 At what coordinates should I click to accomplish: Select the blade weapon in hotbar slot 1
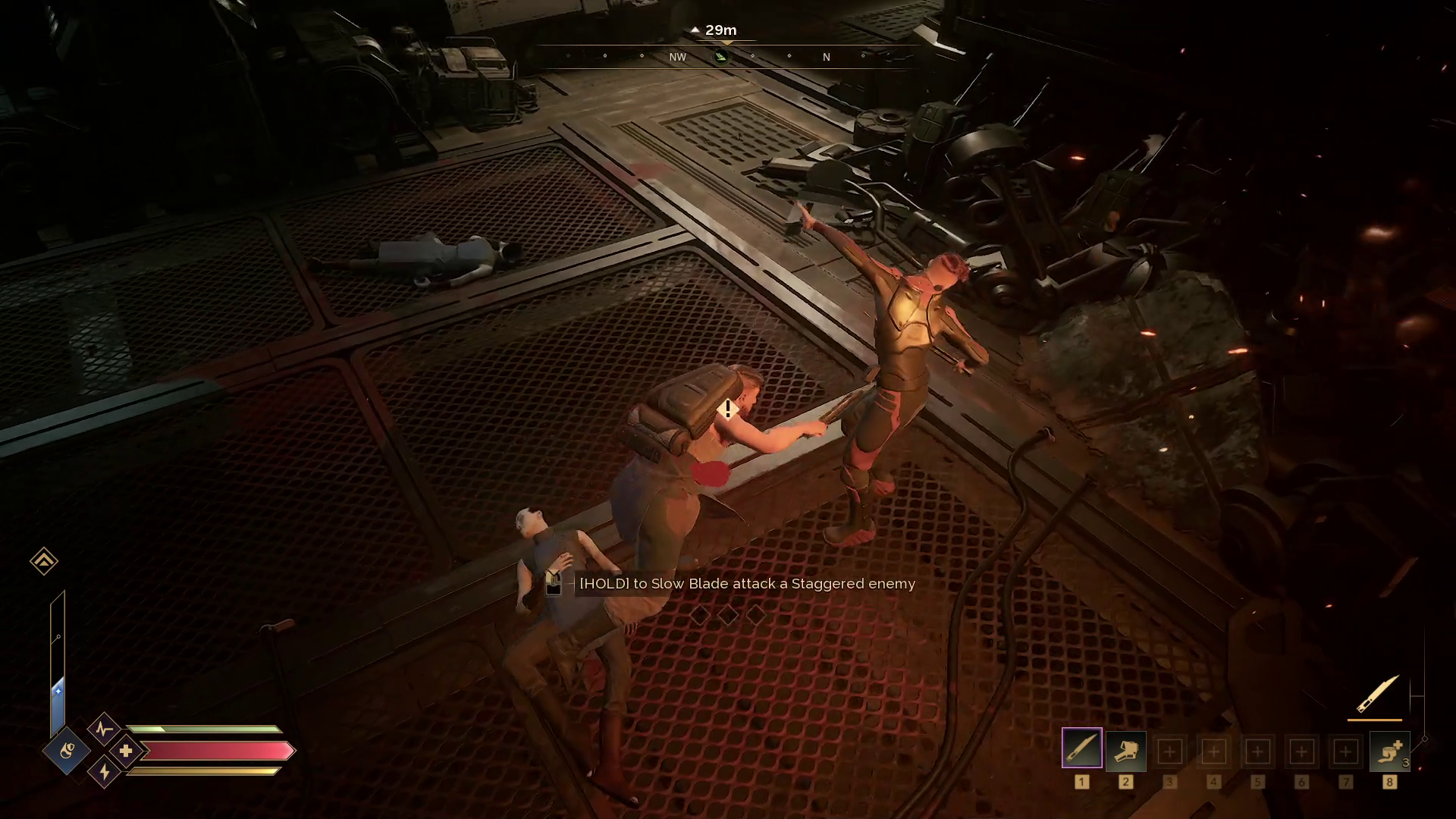click(1081, 748)
